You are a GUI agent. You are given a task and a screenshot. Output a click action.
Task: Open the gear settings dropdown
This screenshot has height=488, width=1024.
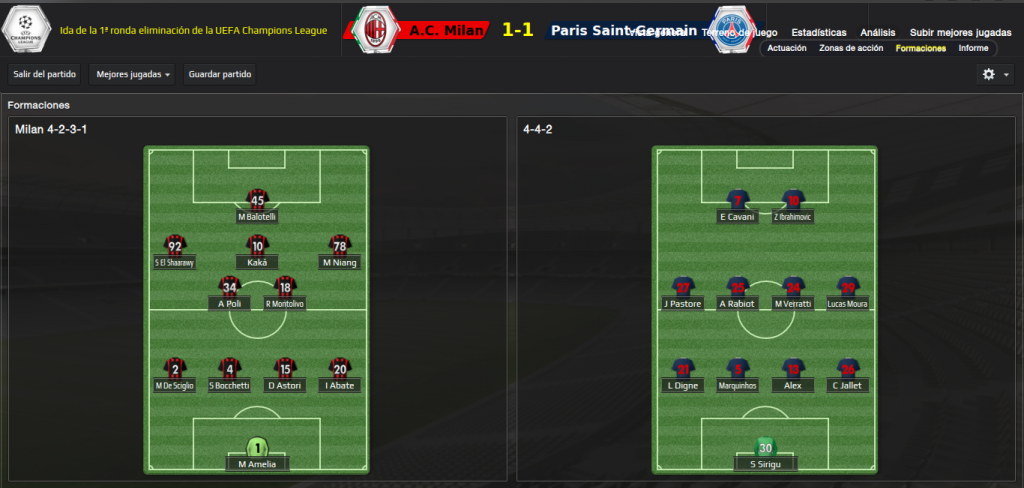click(994, 74)
